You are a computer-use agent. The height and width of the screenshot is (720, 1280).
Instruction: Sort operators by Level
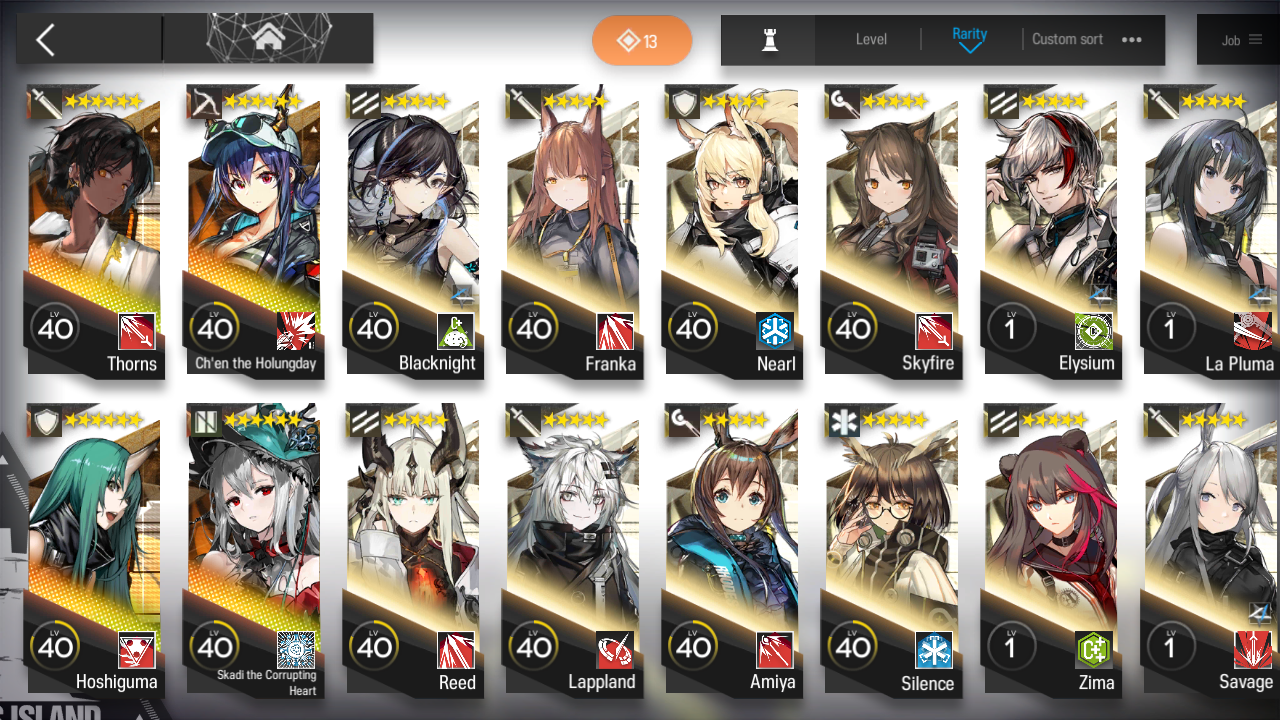pyautogui.click(x=871, y=40)
